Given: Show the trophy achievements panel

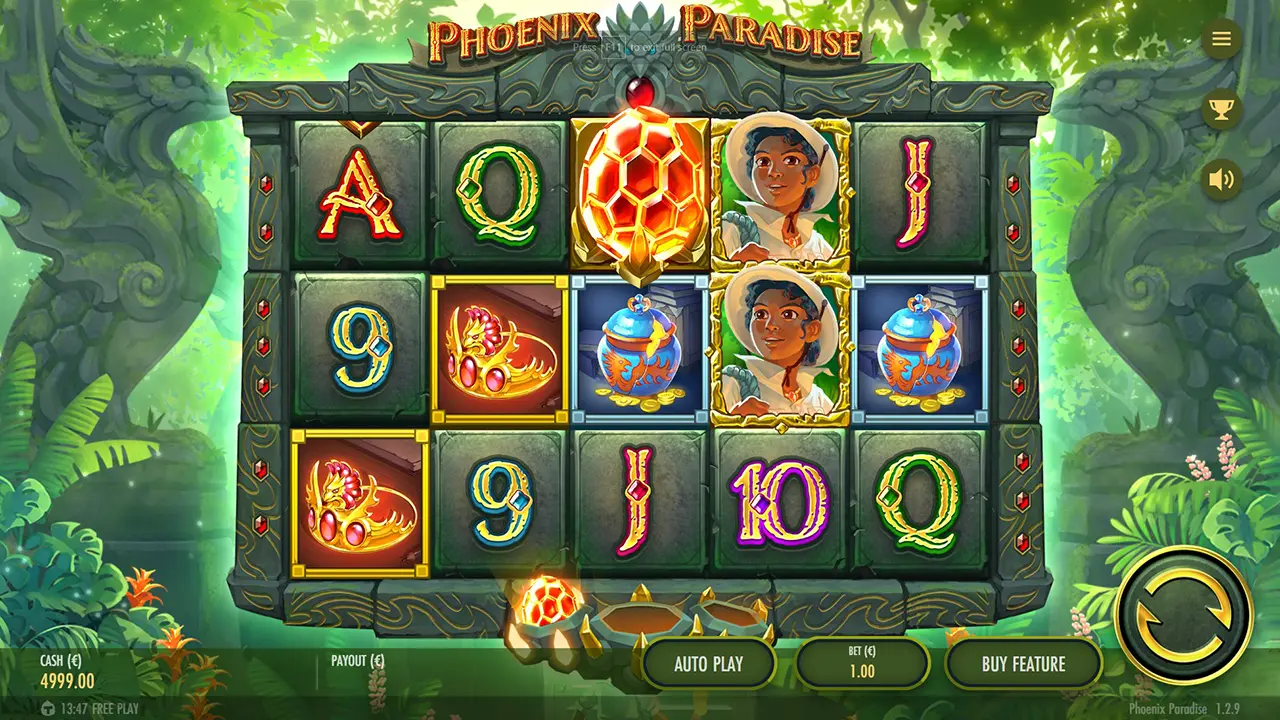Looking at the screenshot, I should click(1221, 109).
